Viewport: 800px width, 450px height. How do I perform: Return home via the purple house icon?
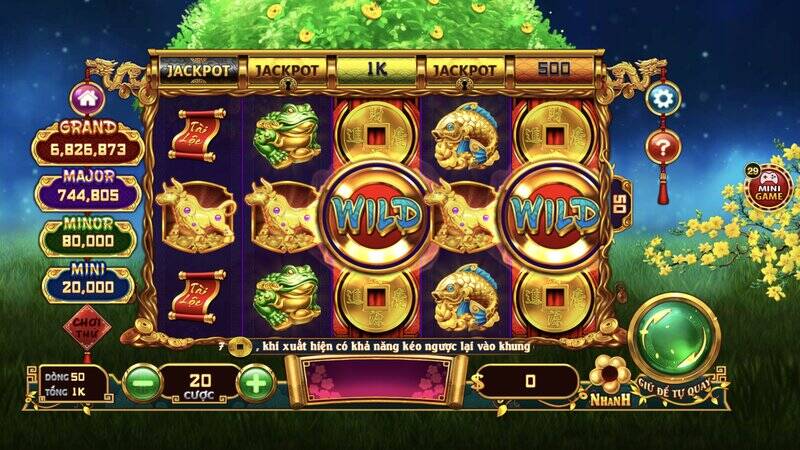88,99
